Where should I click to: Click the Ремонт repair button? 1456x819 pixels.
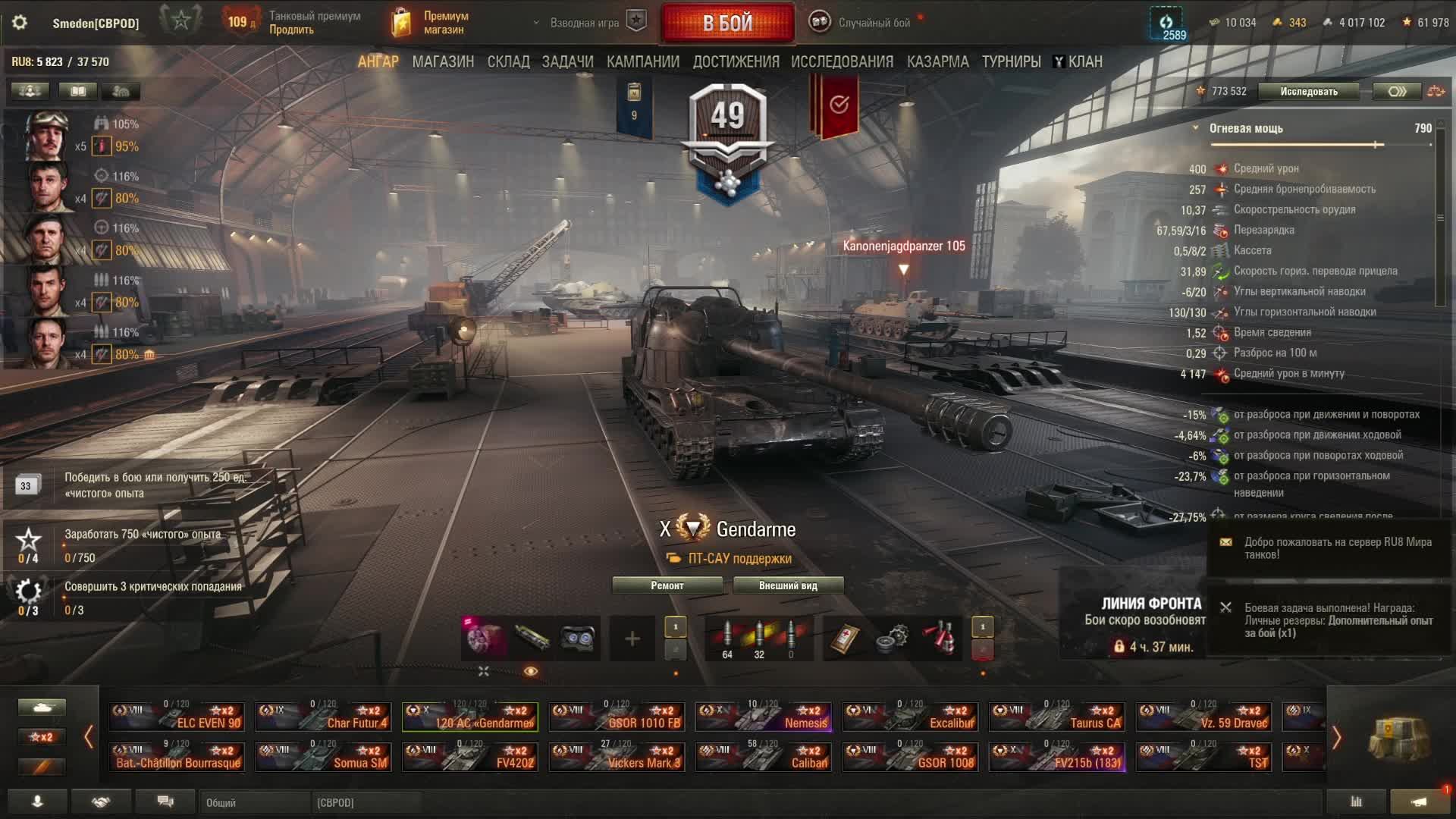coord(667,585)
